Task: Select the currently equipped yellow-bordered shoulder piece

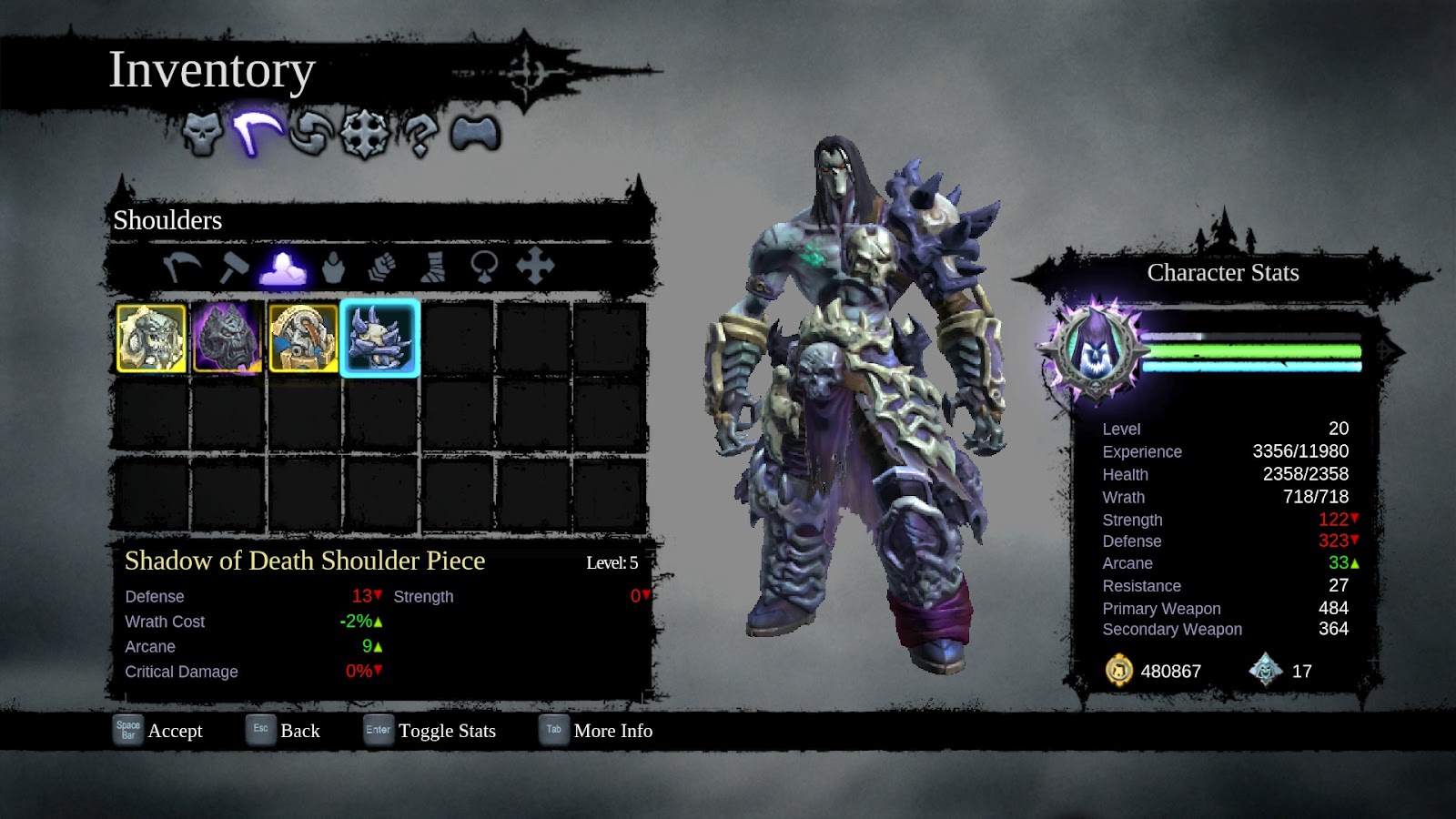Action: pos(151,338)
